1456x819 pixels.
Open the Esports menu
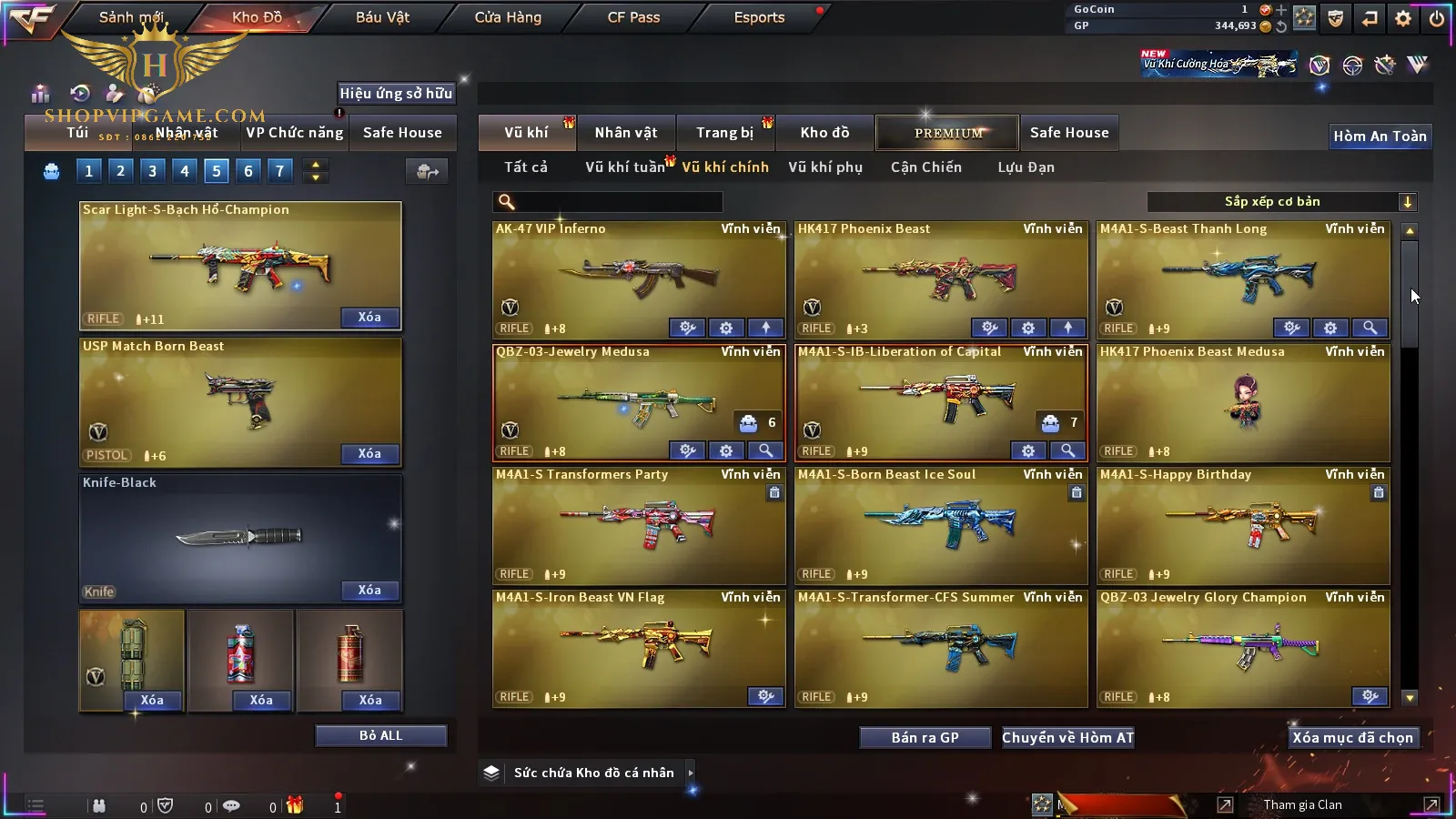tap(759, 17)
